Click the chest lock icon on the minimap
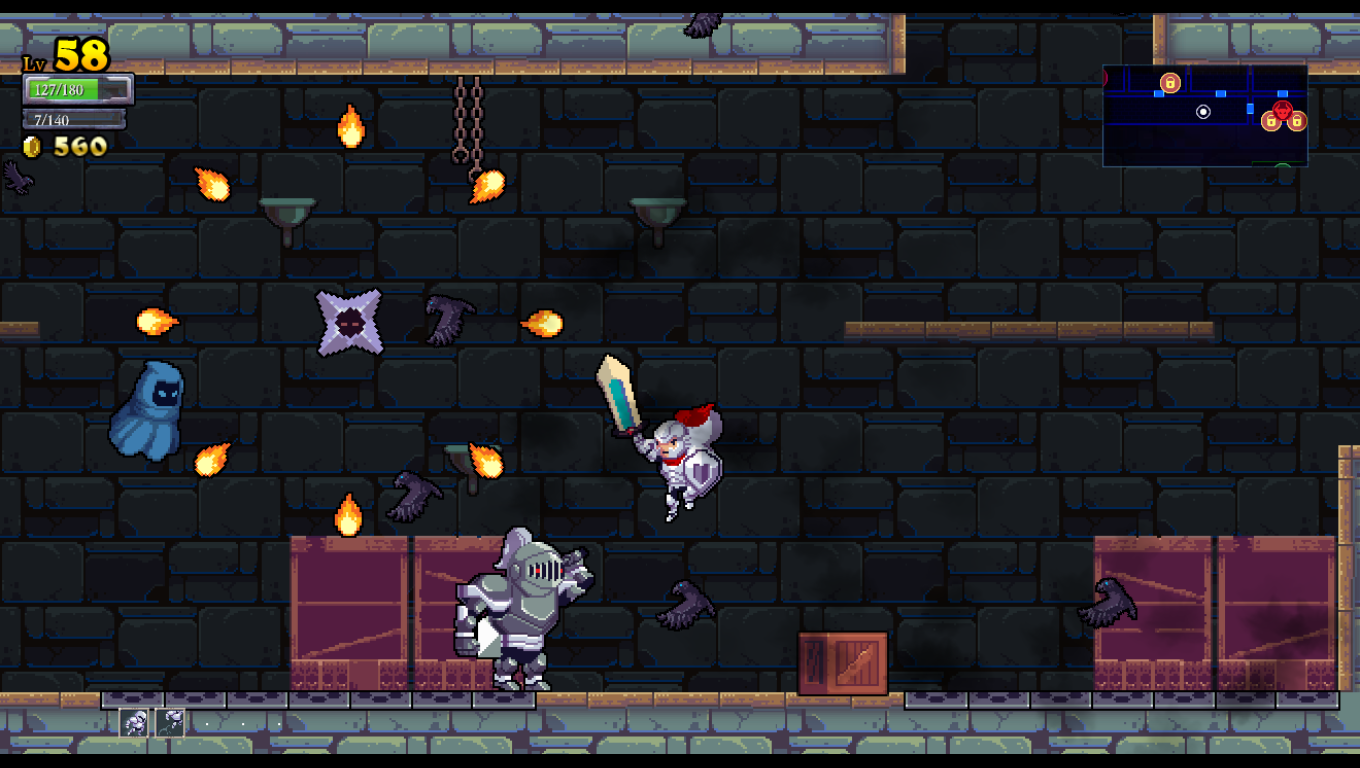1360x768 pixels. coord(1170,83)
